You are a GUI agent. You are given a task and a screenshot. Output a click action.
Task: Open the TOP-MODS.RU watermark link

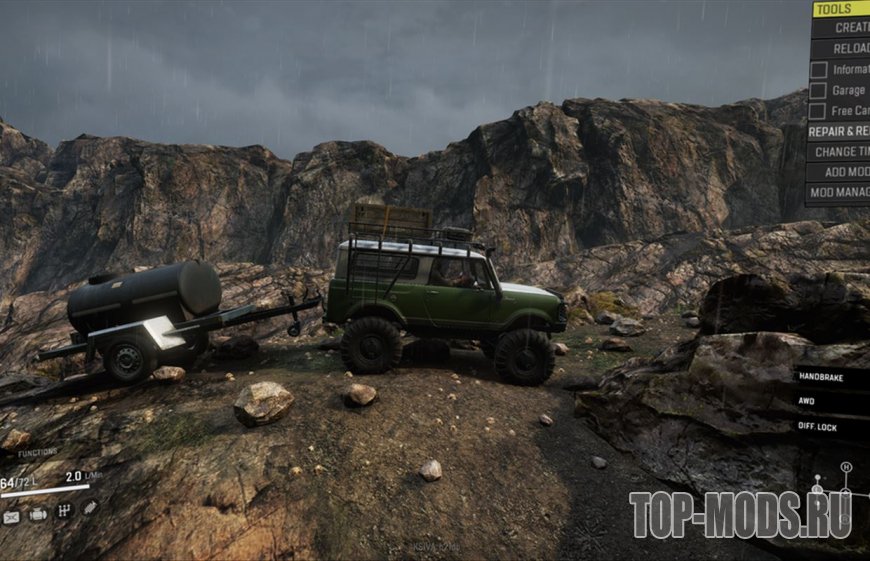[740, 514]
